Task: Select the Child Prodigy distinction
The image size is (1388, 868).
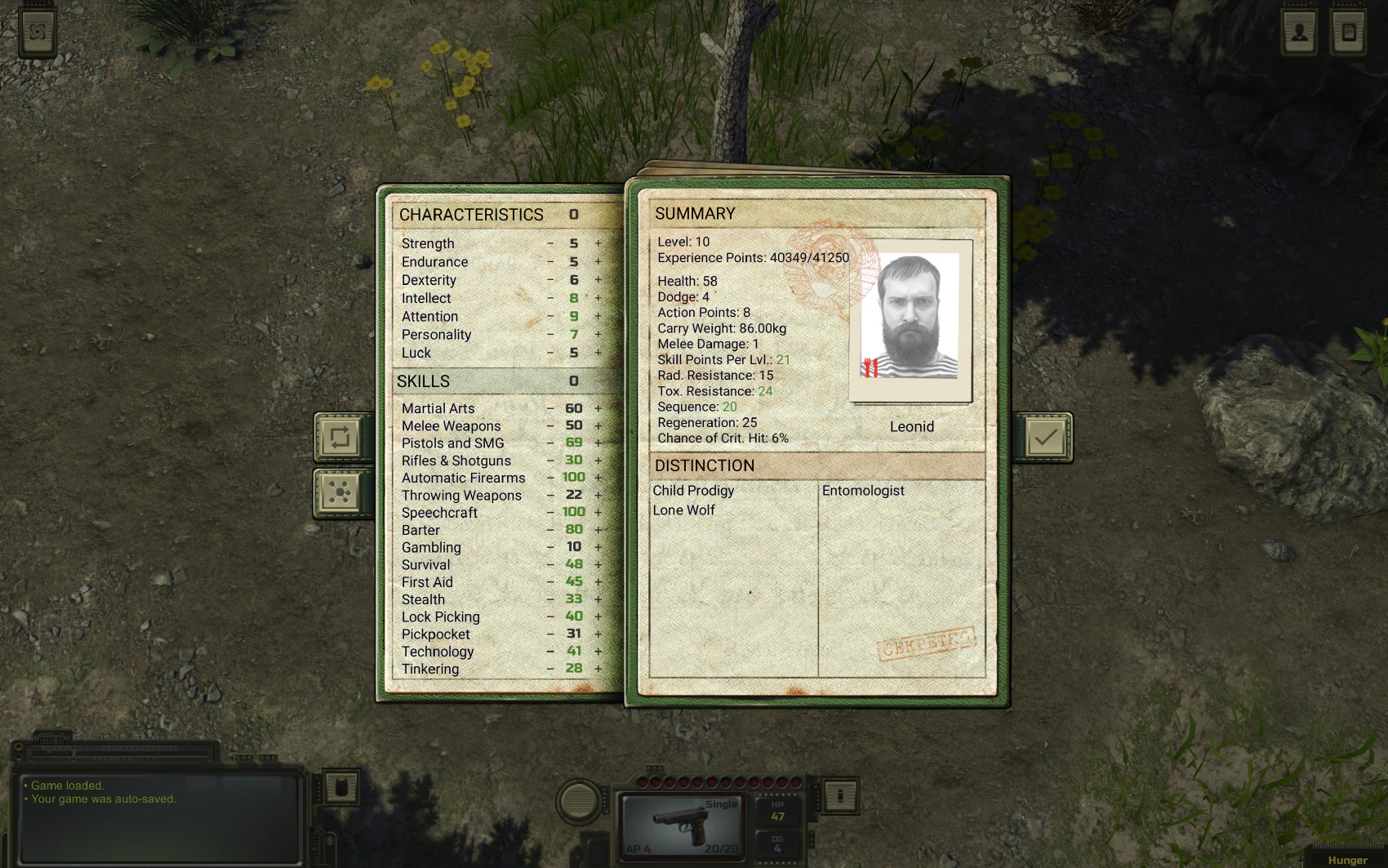Action: pos(693,491)
